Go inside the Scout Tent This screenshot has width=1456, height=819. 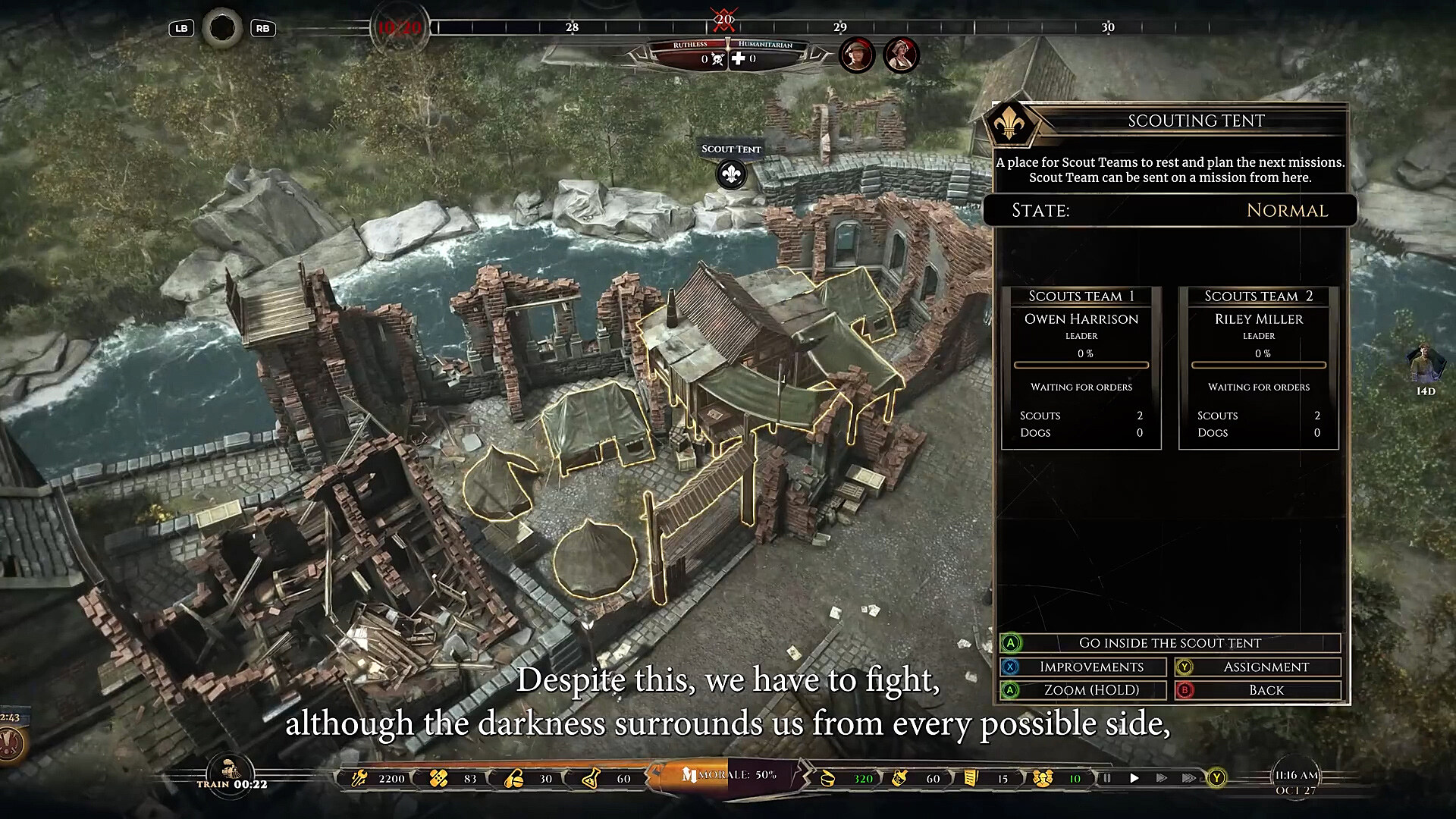[1169, 643]
